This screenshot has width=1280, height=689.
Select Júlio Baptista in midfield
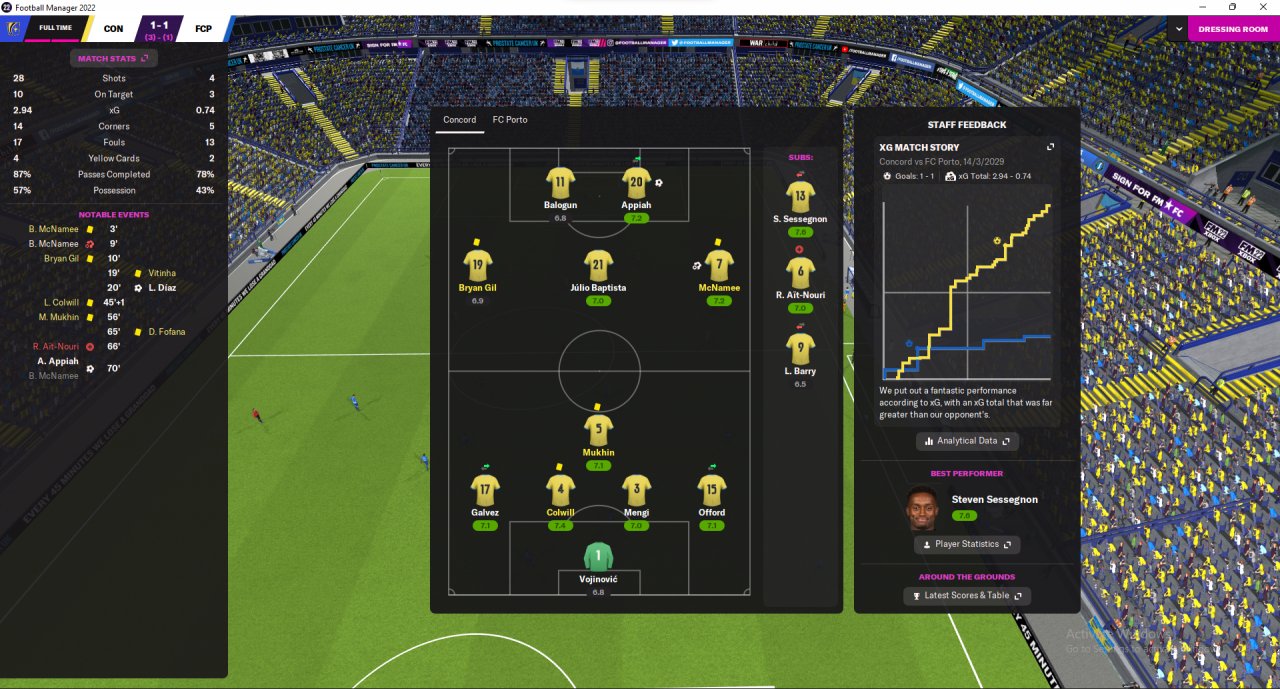click(598, 266)
